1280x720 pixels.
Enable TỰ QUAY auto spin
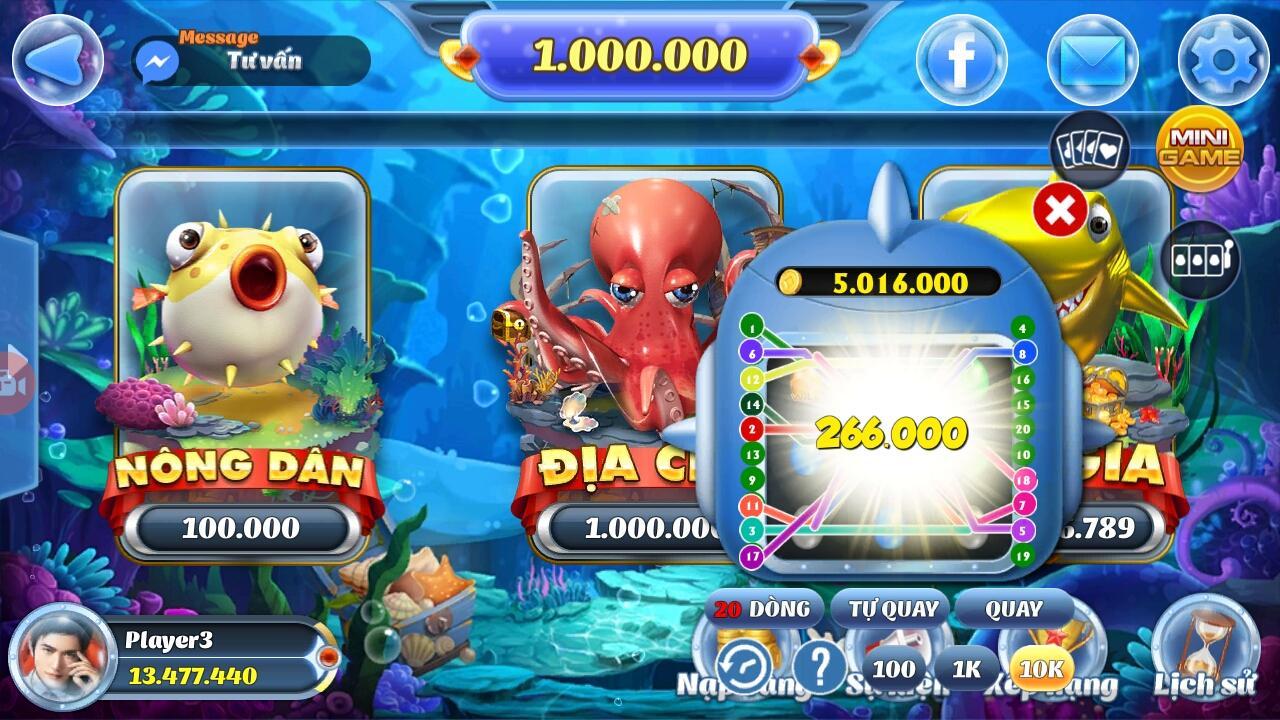893,608
